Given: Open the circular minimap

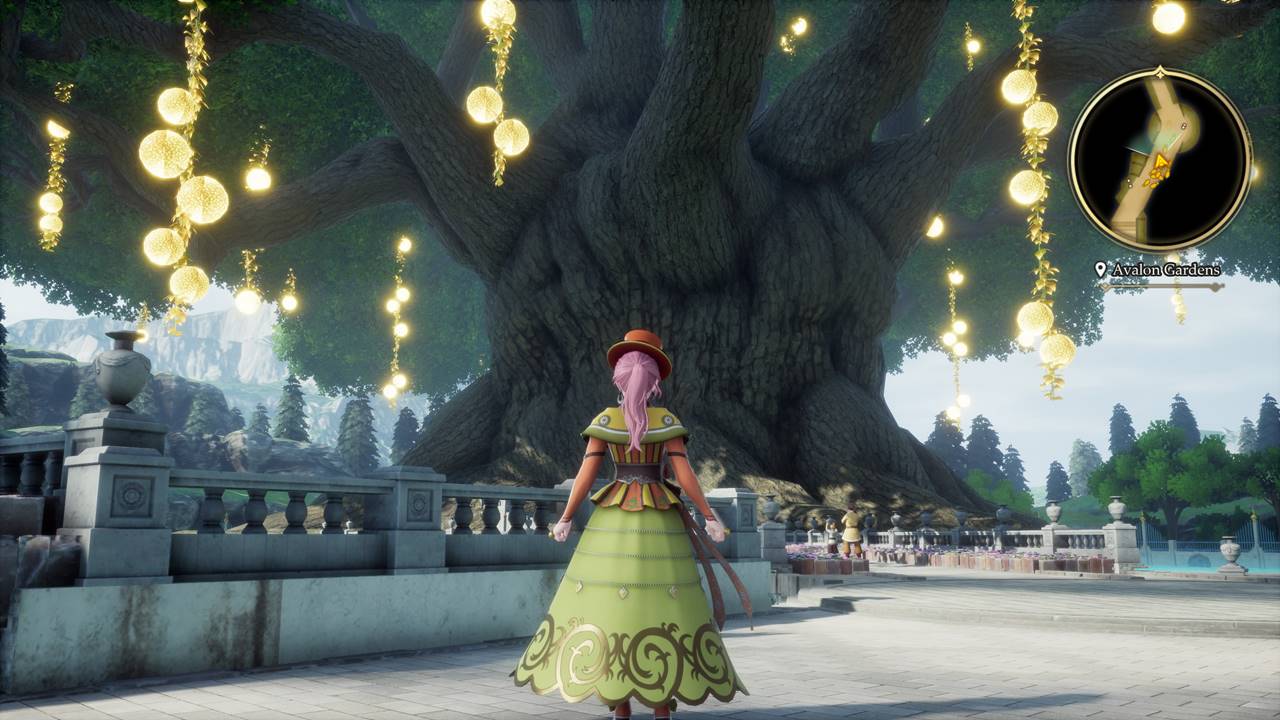Looking at the screenshot, I should pos(1160,160).
